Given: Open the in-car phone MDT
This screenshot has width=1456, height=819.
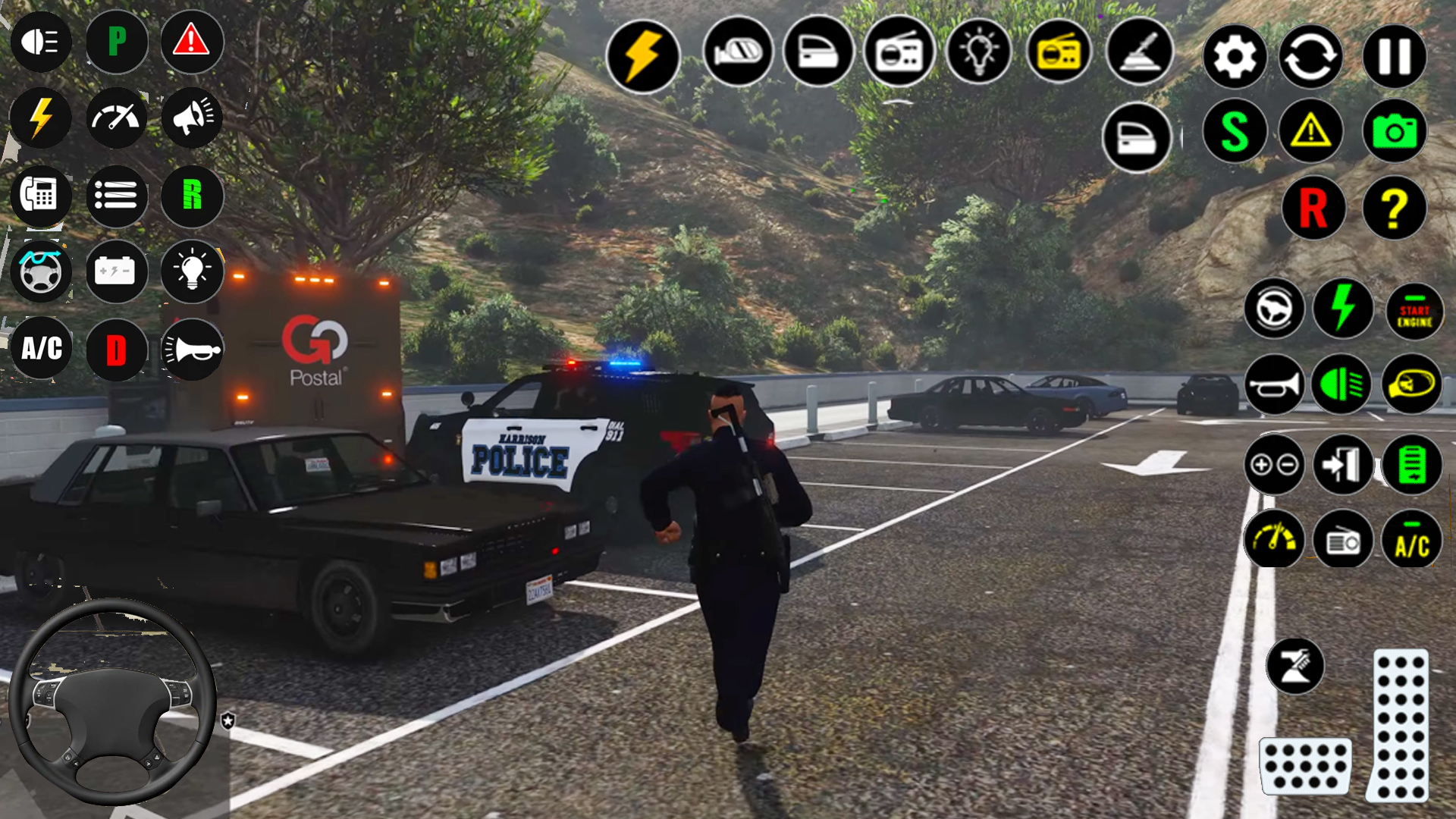Looking at the screenshot, I should pos(42,195).
